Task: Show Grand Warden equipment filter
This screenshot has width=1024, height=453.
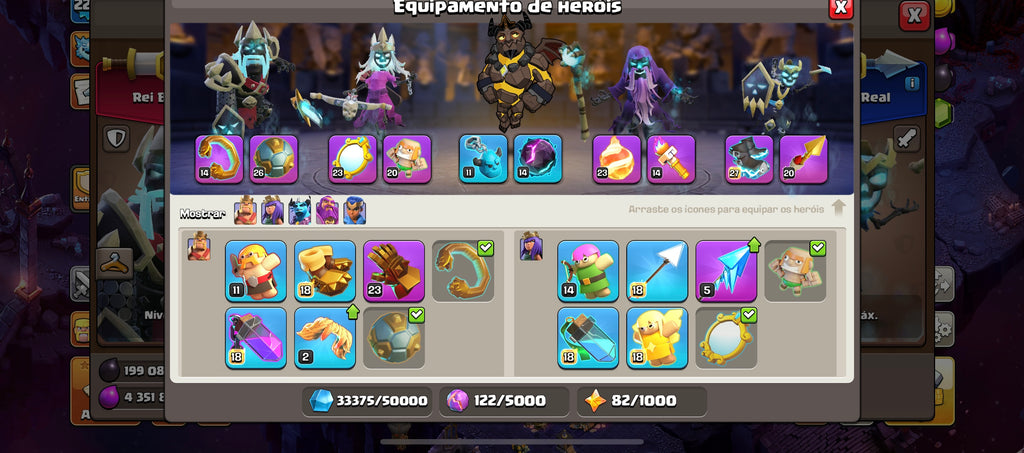Action: [327, 211]
